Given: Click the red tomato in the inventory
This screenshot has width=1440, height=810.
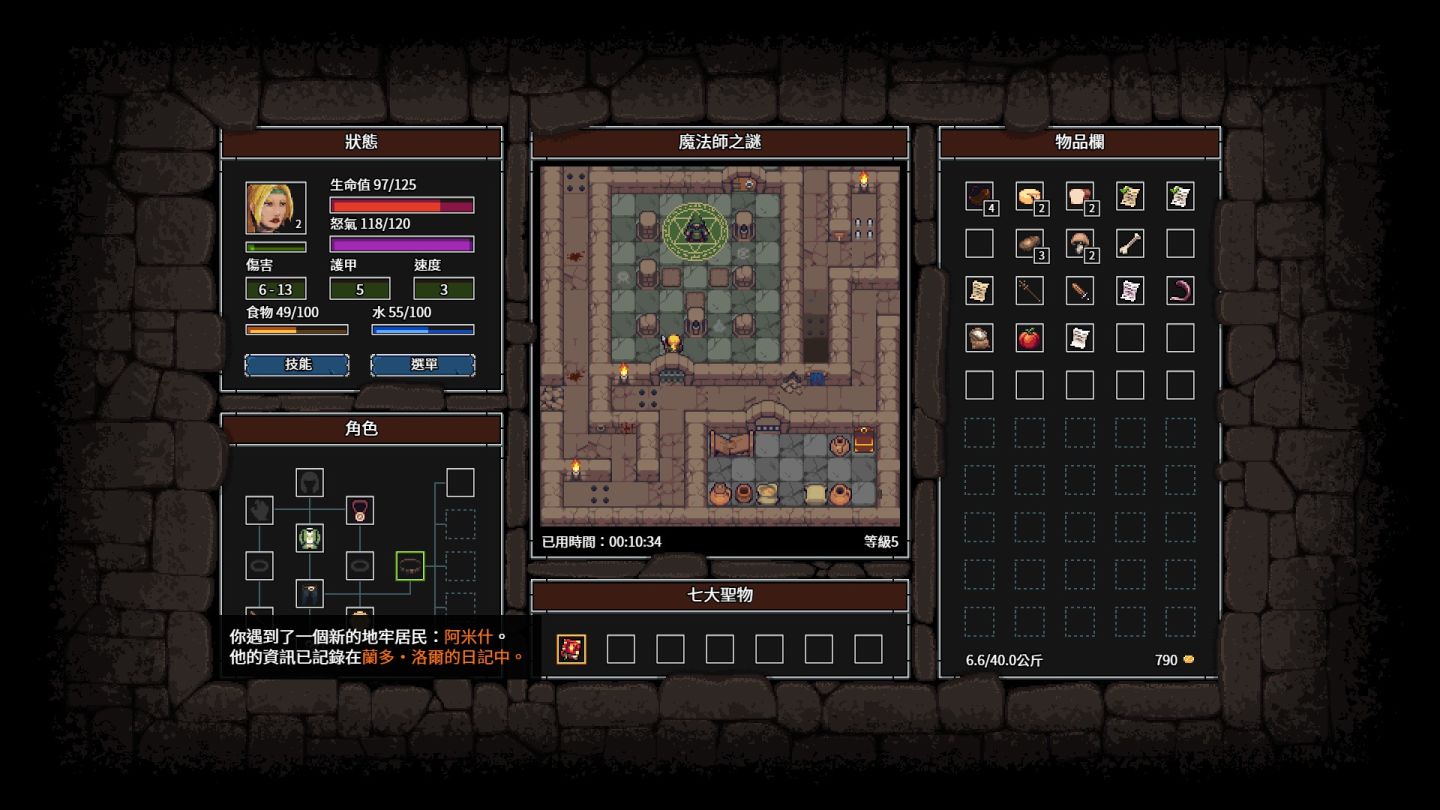Looking at the screenshot, I should (x=1029, y=338).
